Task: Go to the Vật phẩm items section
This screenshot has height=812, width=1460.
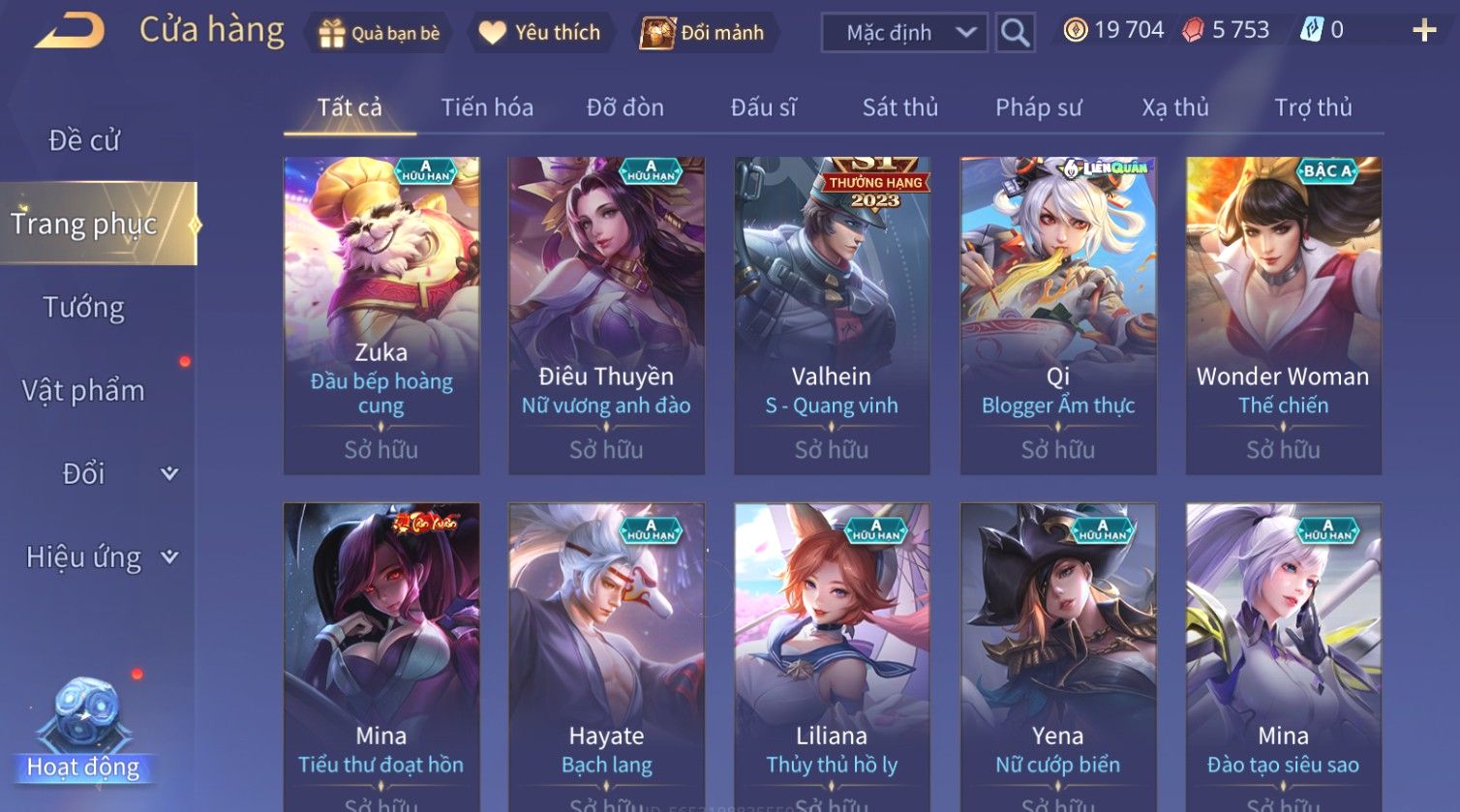Action: (x=84, y=391)
